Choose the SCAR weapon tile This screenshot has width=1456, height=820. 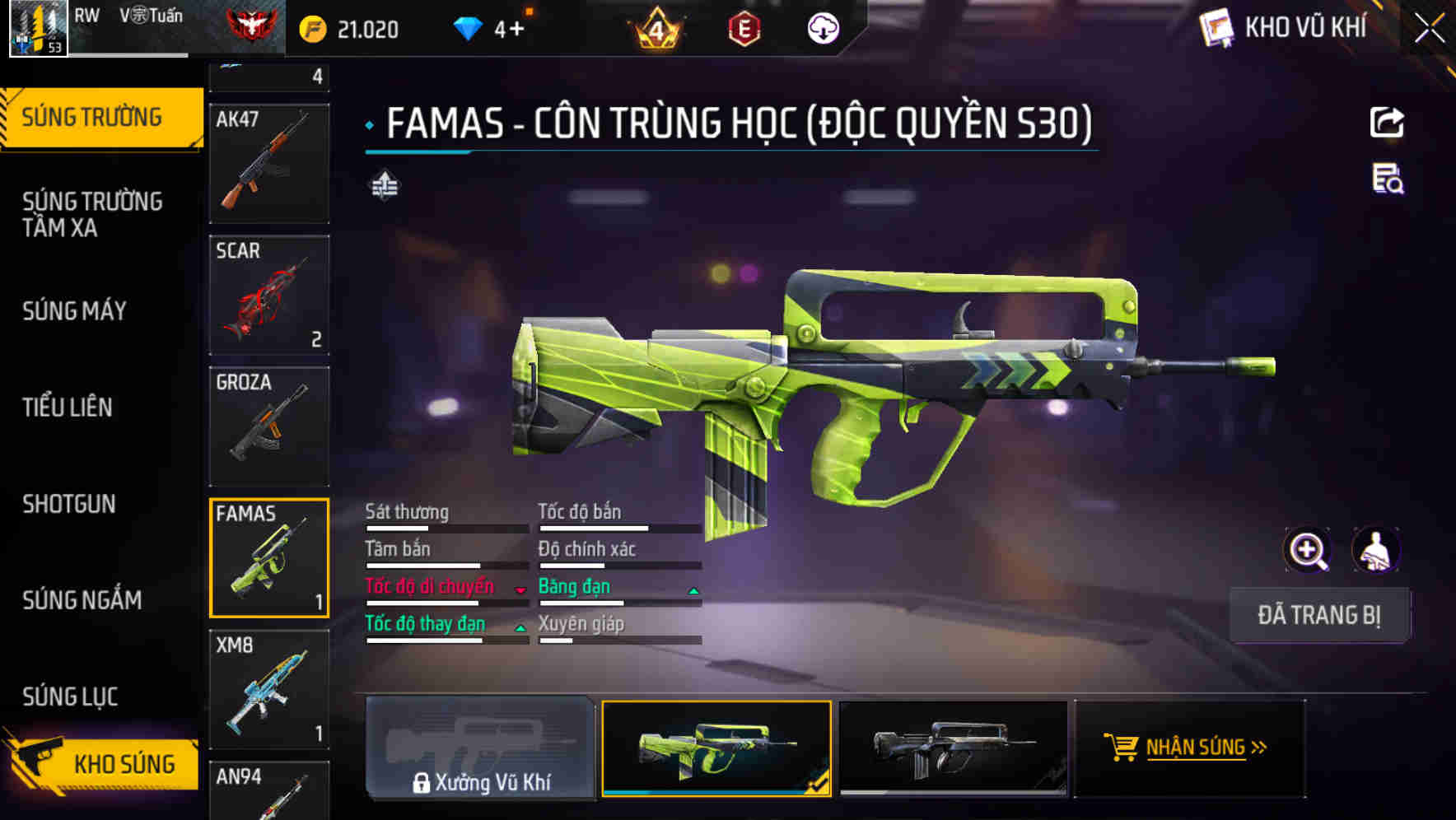(269, 295)
